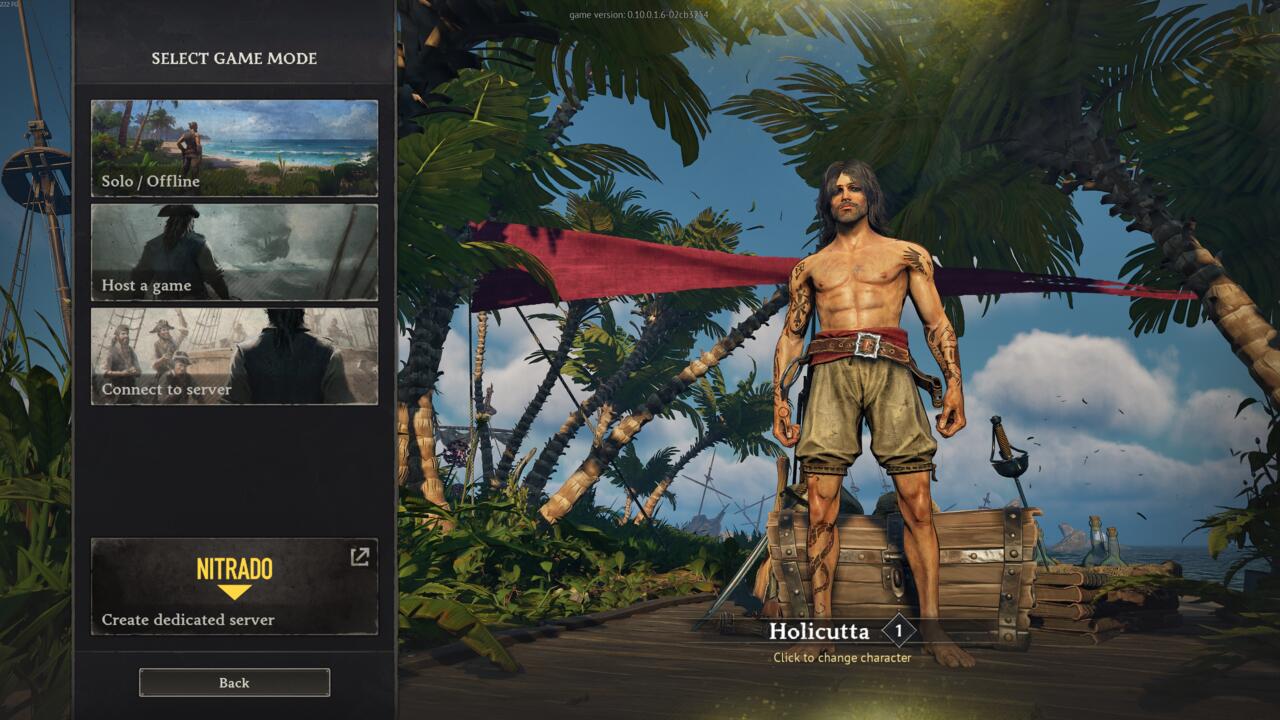Image resolution: width=1280 pixels, height=720 pixels.
Task: Select Host a game mode
Action: [x=234, y=252]
